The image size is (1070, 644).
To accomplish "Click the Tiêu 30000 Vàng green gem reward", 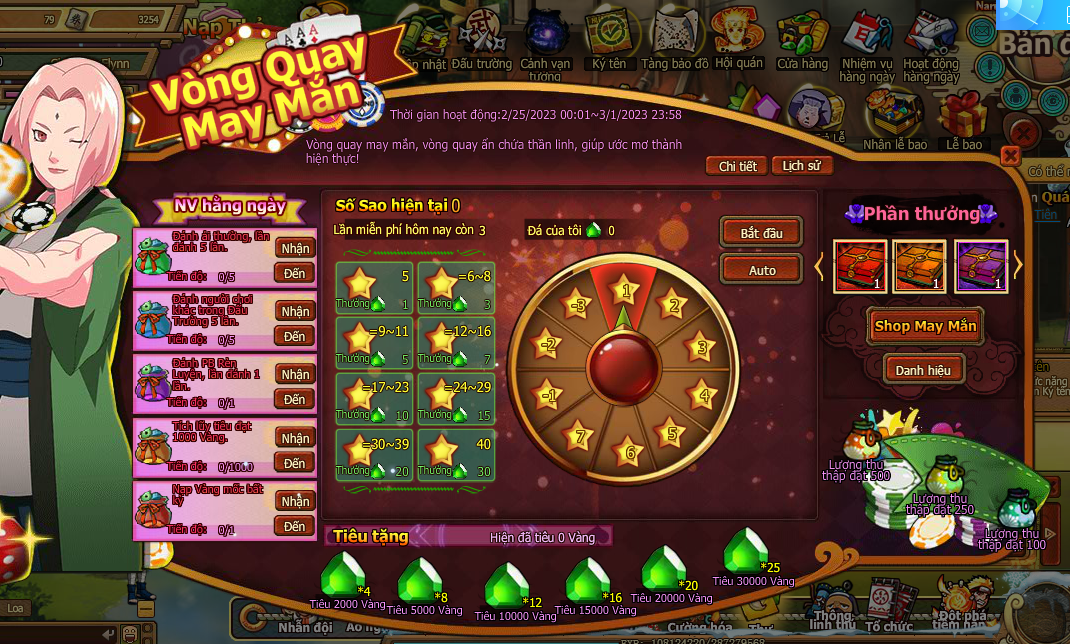I will (745, 553).
